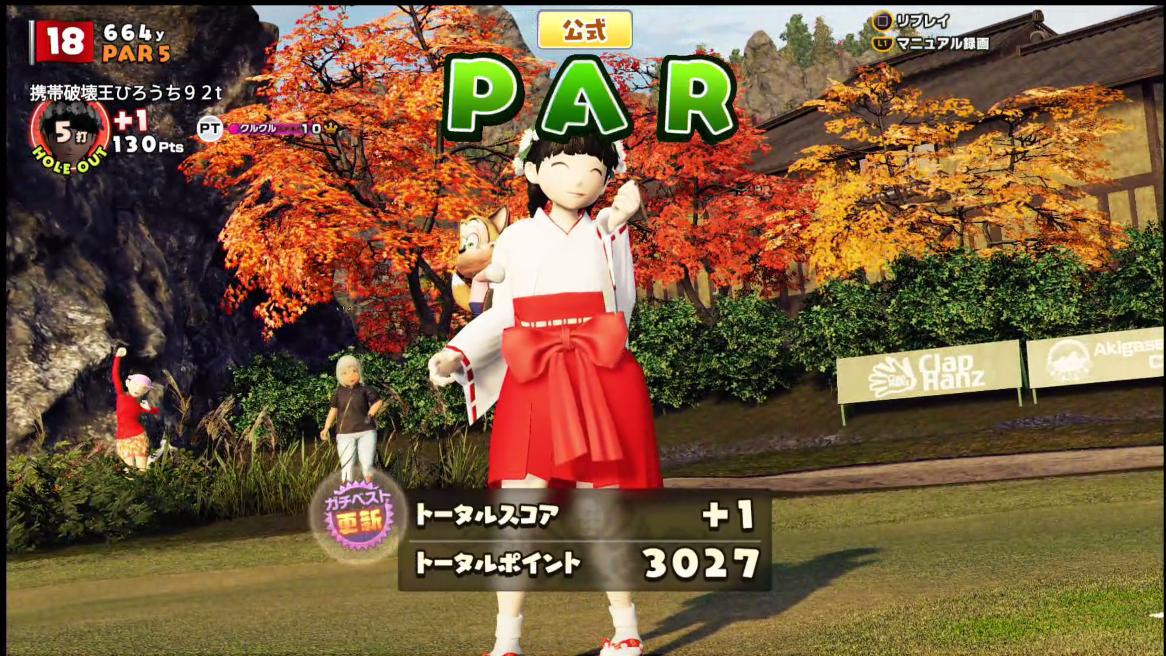Select the player avatar with HOLE-OUT ring
The width and height of the screenshot is (1166, 656).
[x=69, y=134]
